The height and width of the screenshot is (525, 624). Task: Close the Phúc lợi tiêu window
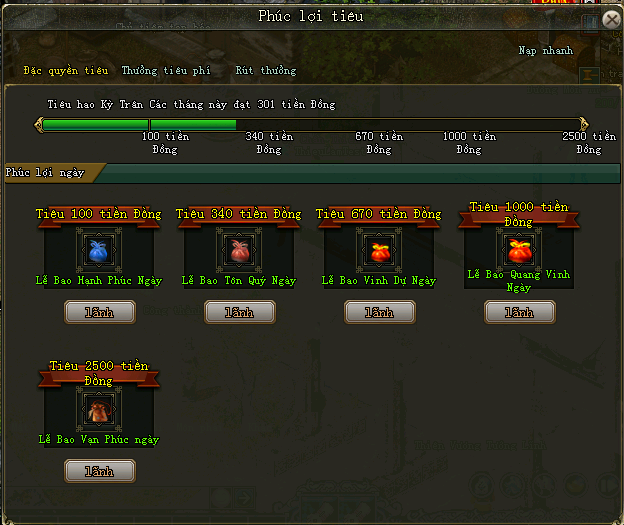611,19
